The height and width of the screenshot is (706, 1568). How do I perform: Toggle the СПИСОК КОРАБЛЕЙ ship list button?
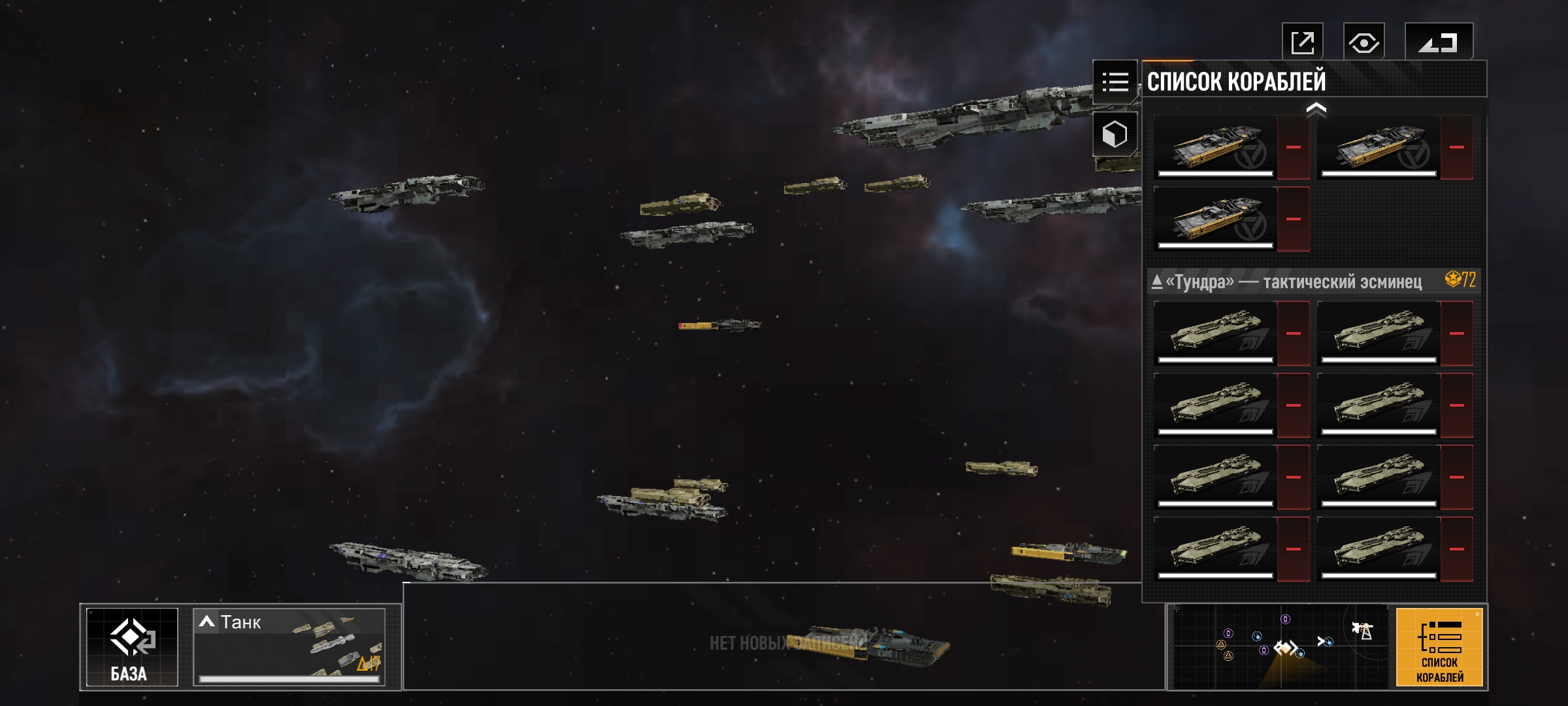pos(1439,647)
